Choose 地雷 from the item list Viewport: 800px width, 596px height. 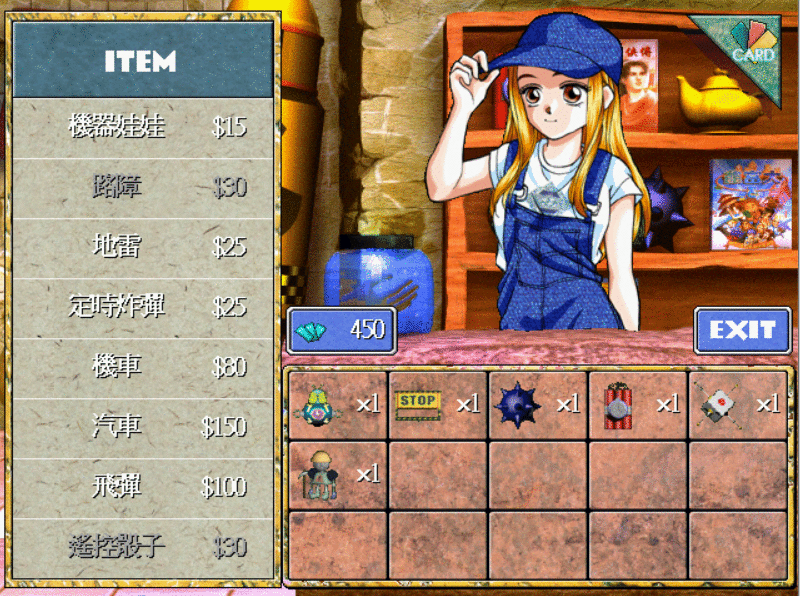[x=142, y=247]
